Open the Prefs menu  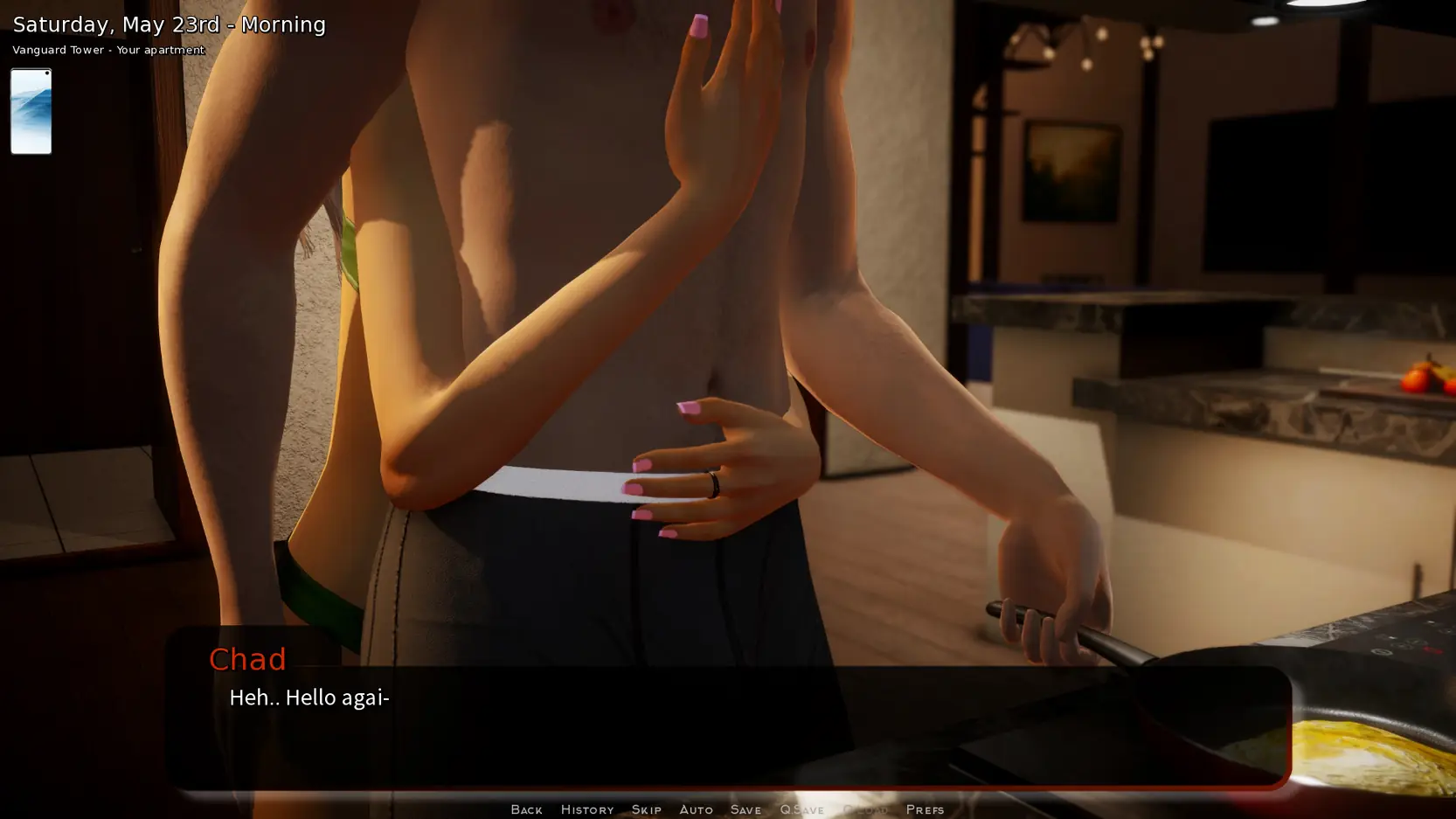coord(925,809)
